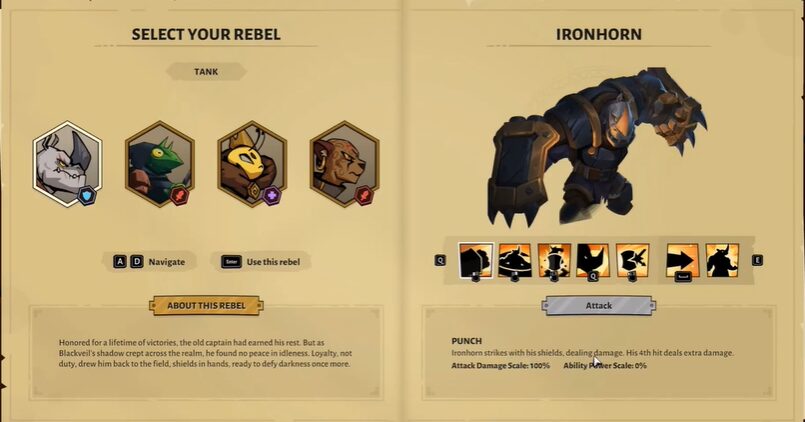View the ground slam shockwave ability icon
Screen dimensions: 805x422
coord(515,260)
